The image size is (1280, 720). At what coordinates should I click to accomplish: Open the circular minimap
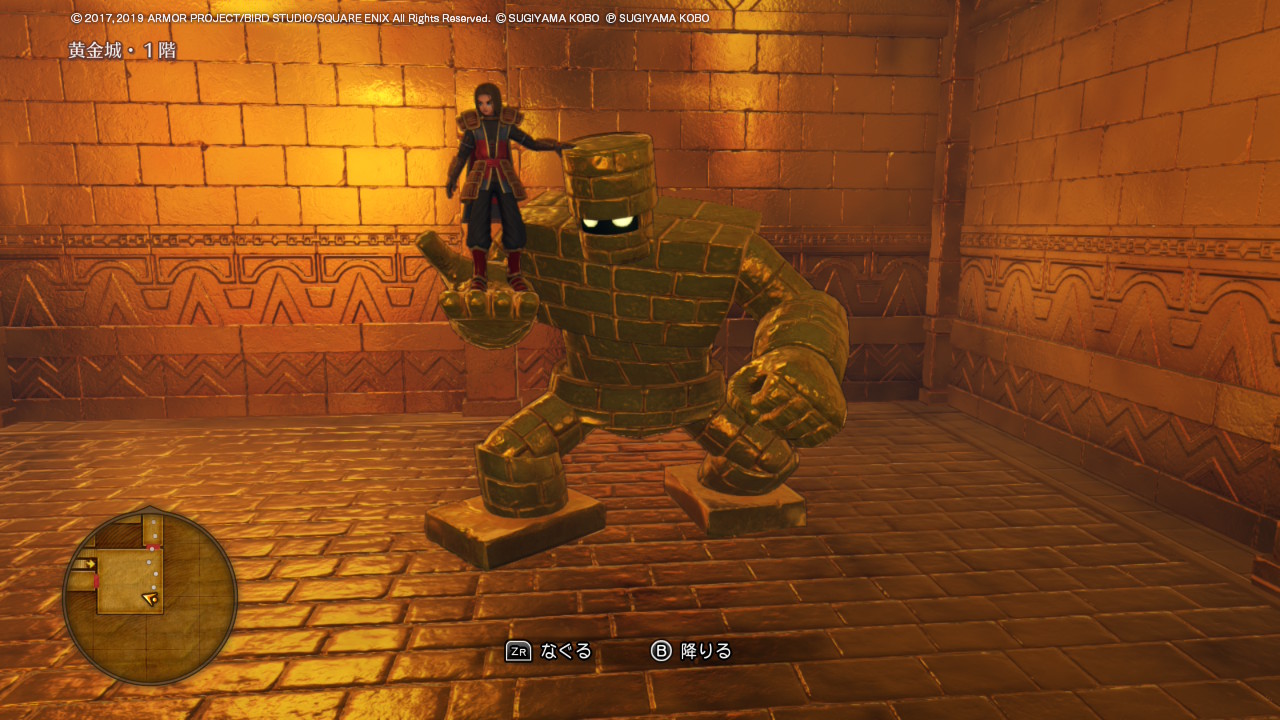coord(150,597)
